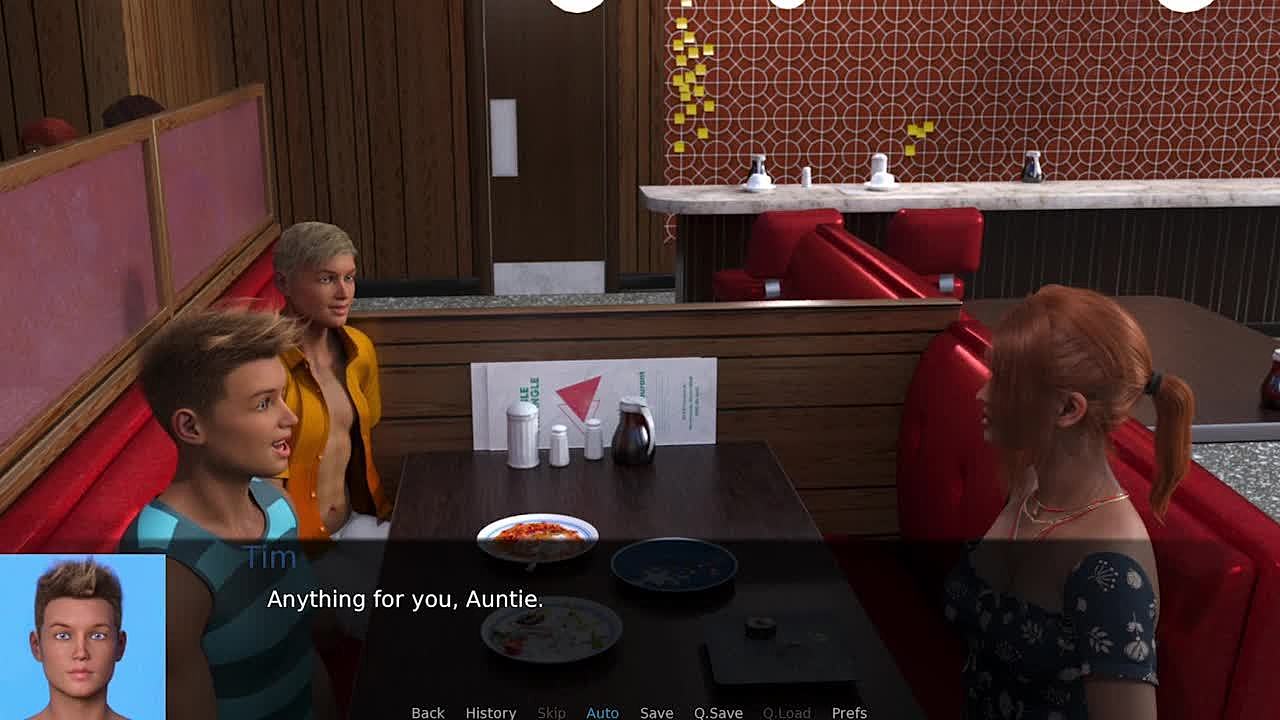The width and height of the screenshot is (1280, 720).
Task: Open the dialogue History log
Action: coord(490,712)
